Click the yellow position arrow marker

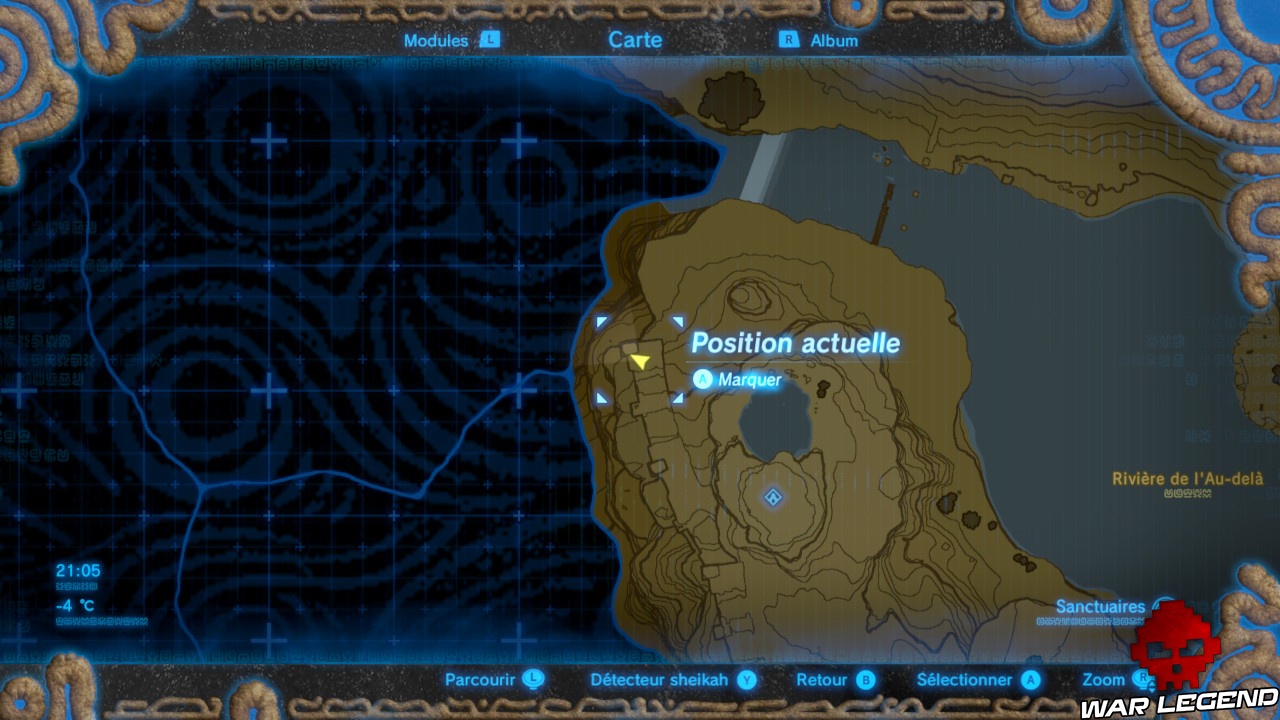[641, 363]
